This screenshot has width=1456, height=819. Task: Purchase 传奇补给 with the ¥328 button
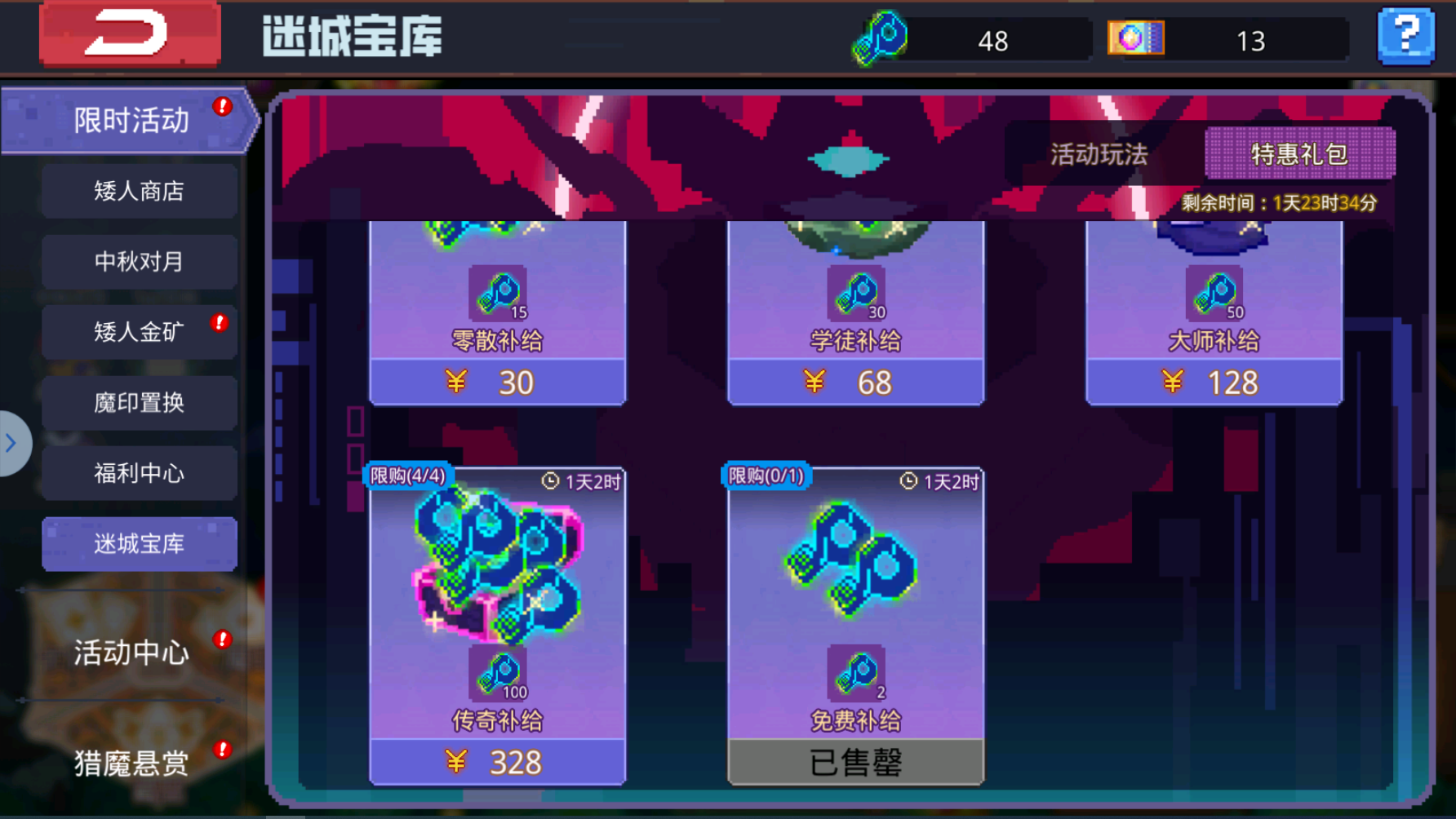tap(496, 761)
